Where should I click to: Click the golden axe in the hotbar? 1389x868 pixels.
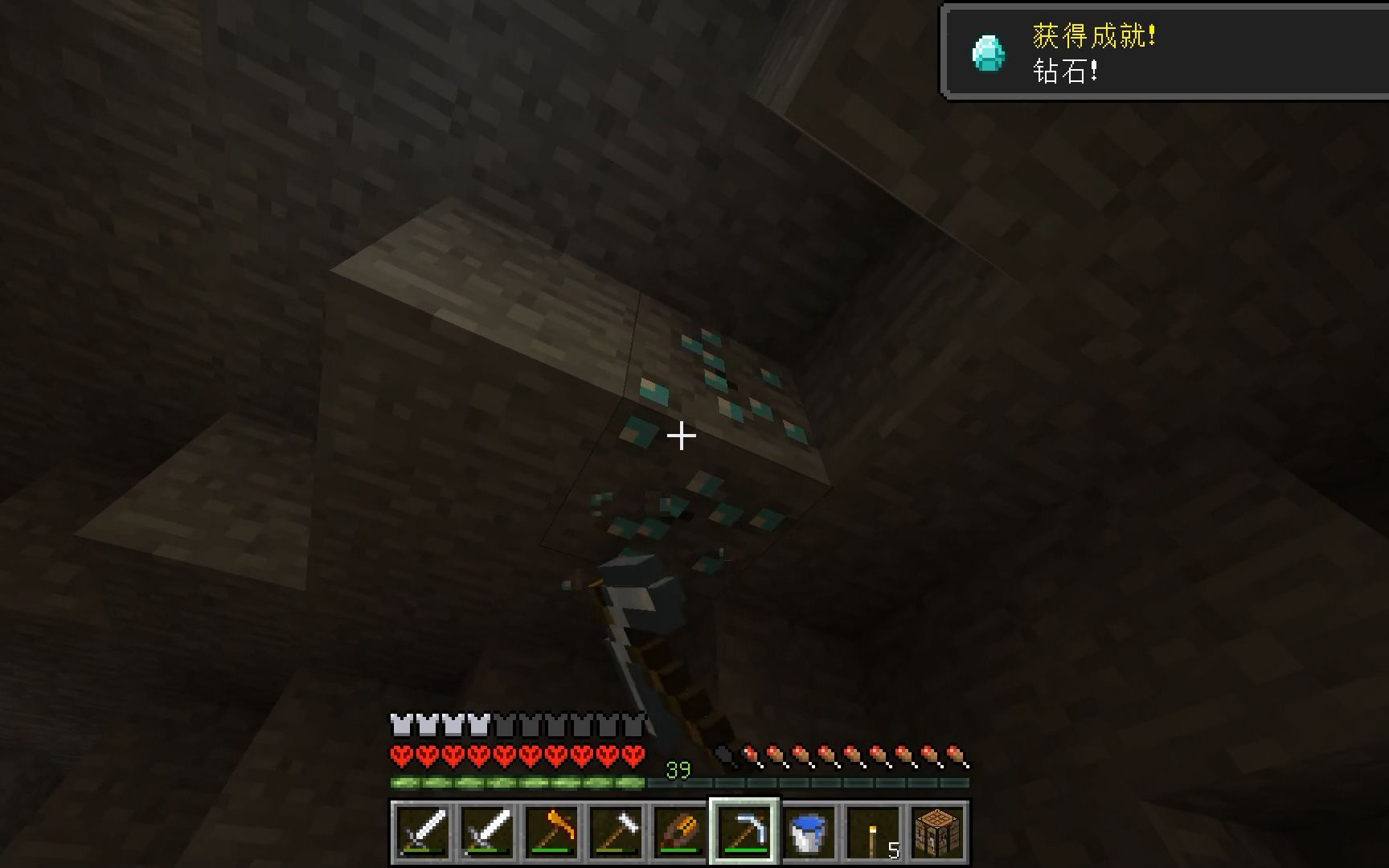pyautogui.click(x=553, y=831)
